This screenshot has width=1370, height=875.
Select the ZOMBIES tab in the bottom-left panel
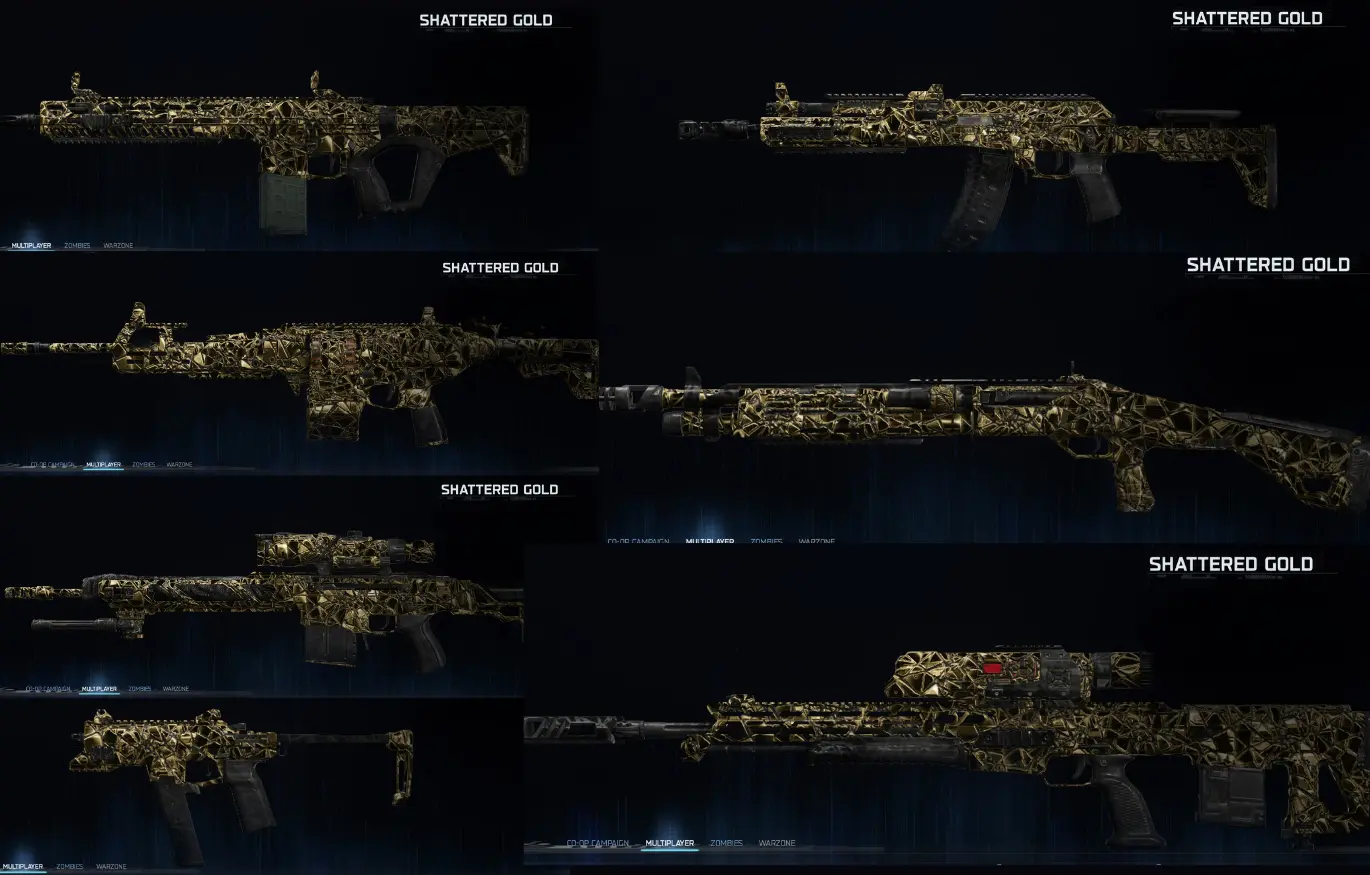pos(68,866)
